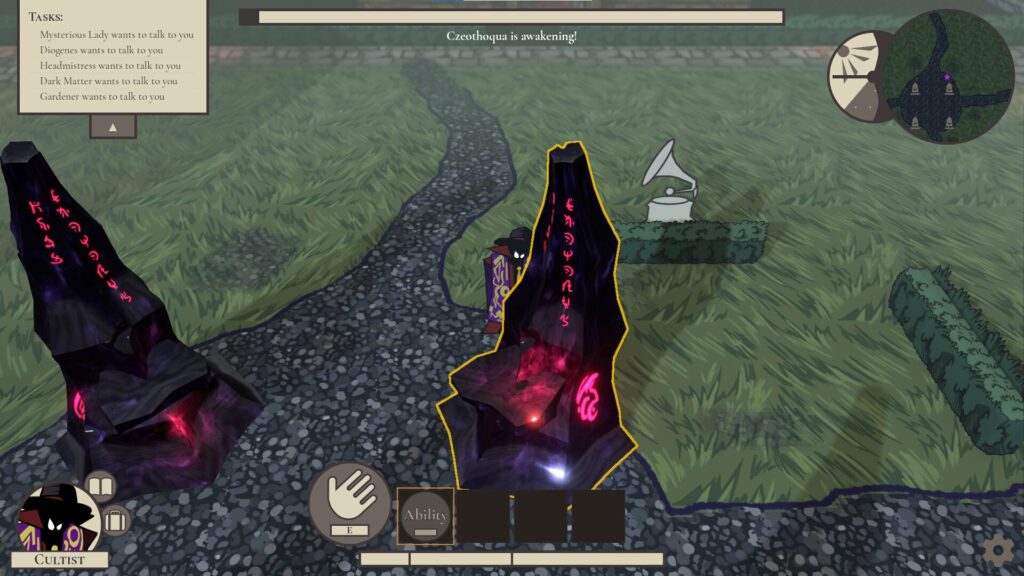
Task: Click the purple star marker on minimap
Action: [945, 76]
